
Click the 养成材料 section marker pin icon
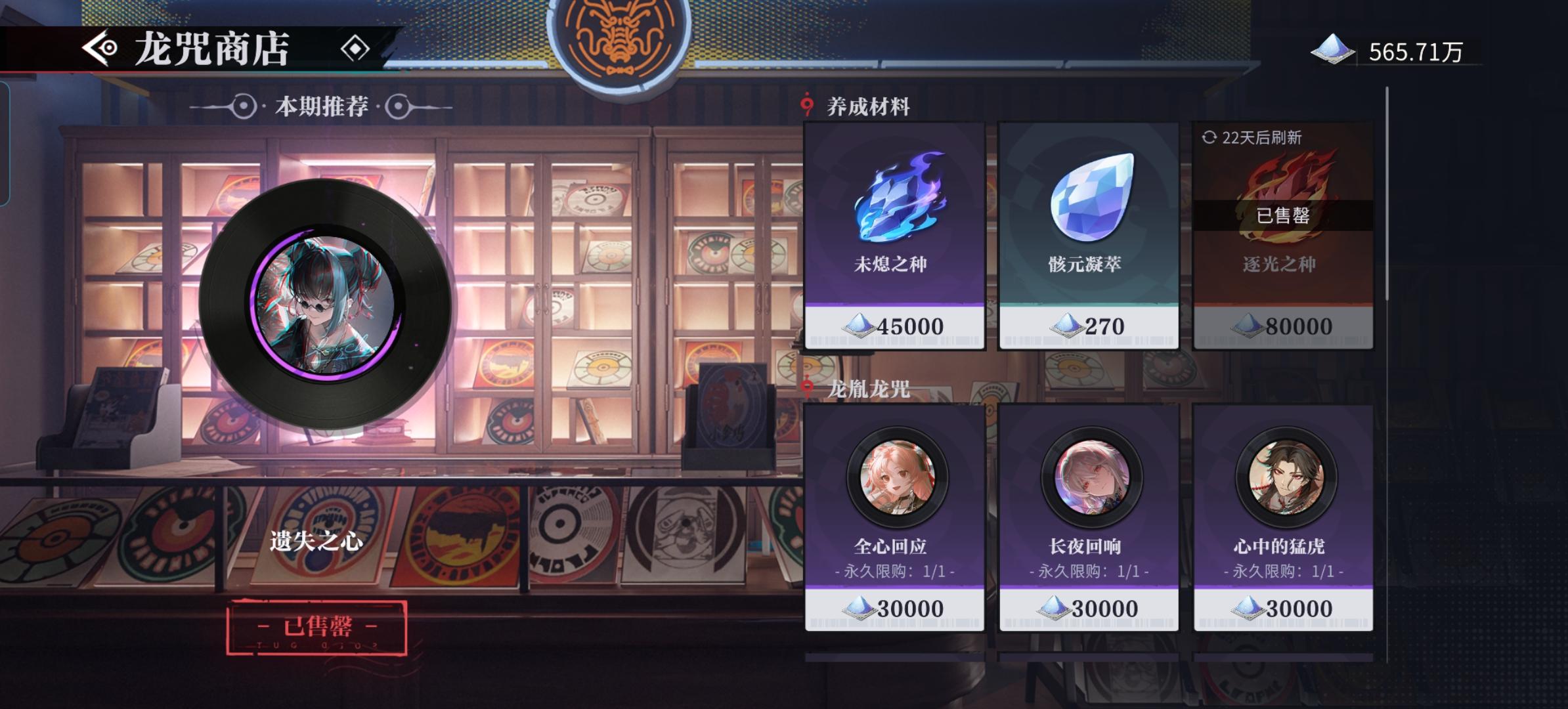[808, 104]
